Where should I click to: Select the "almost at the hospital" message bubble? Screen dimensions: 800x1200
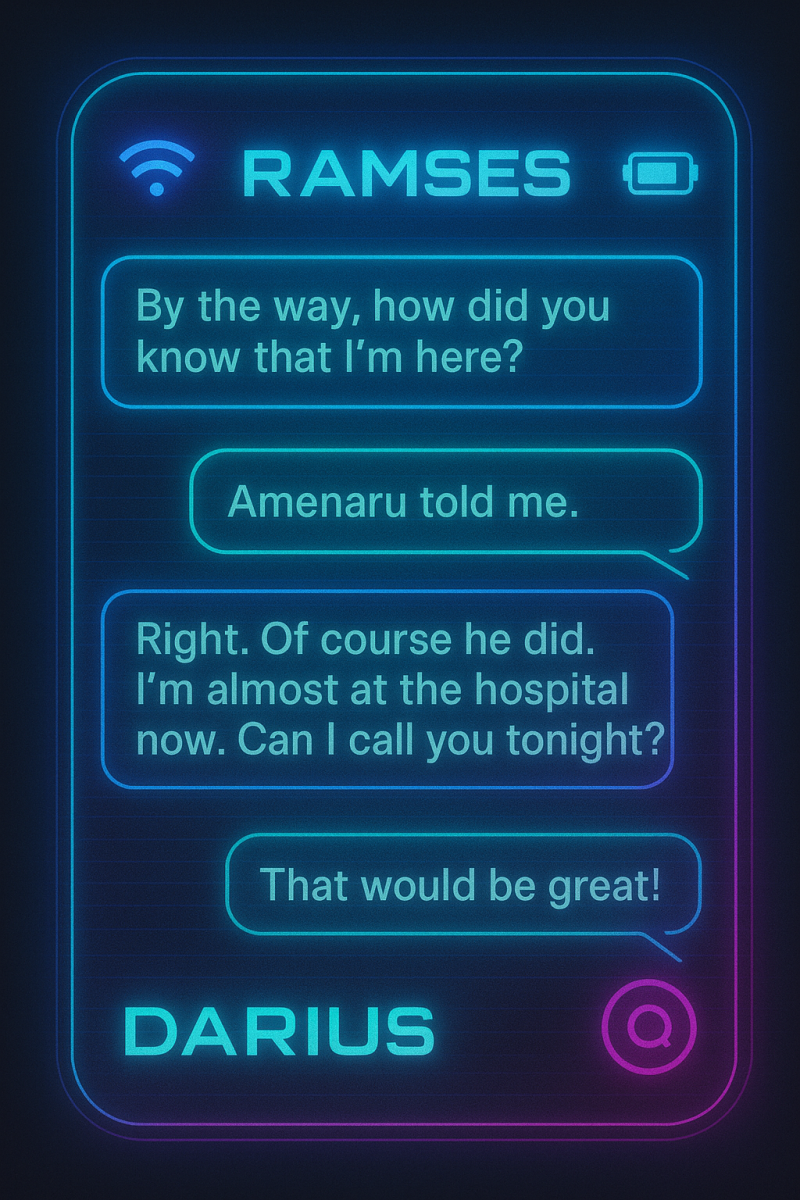(x=388, y=689)
